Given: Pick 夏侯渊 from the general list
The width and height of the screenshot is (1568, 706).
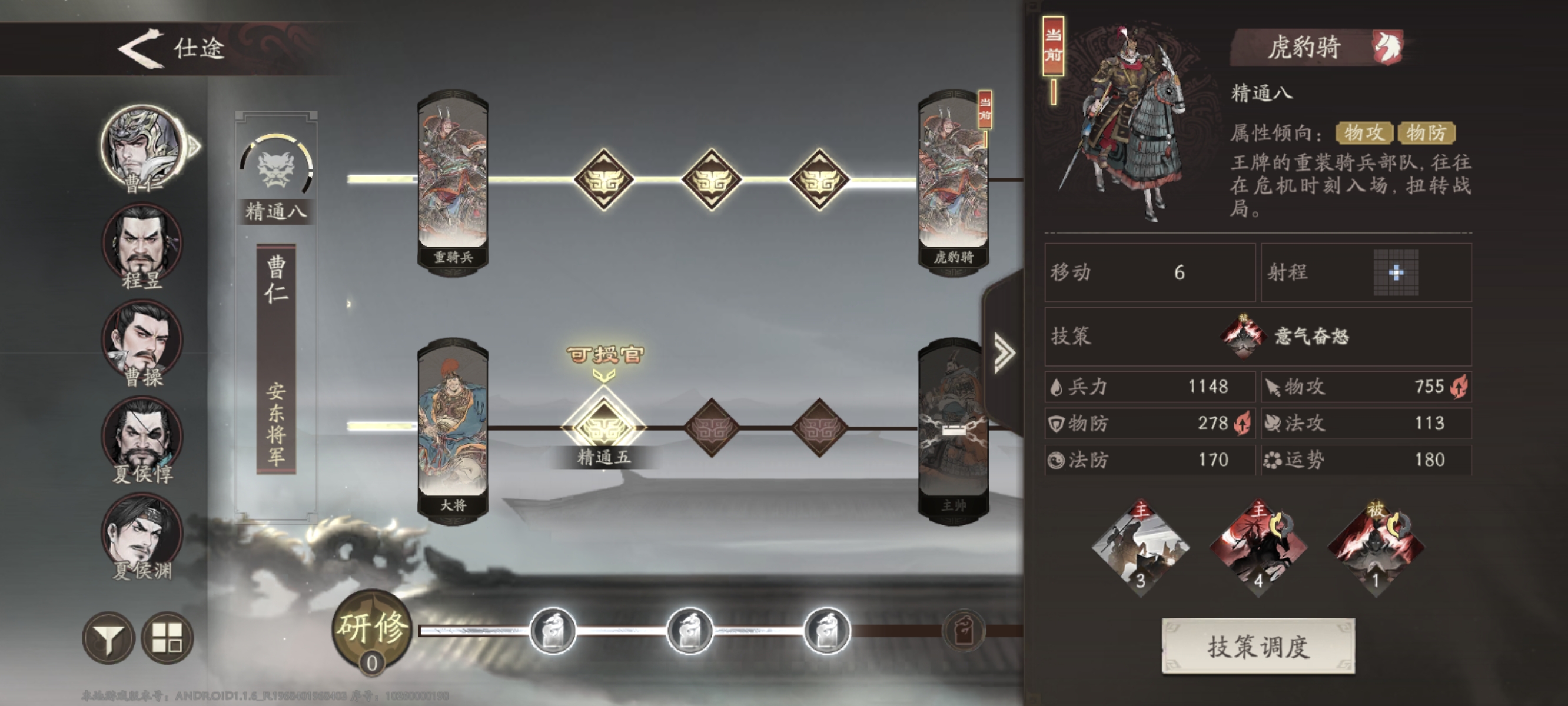Looking at the screenshot, I should [x=142, y=532].
